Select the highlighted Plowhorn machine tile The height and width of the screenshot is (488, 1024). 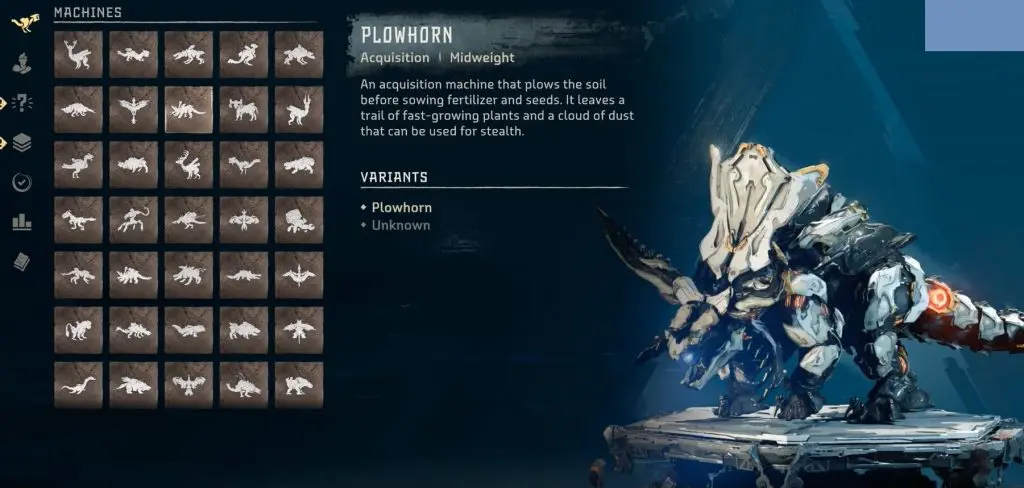tap(188, 109)
